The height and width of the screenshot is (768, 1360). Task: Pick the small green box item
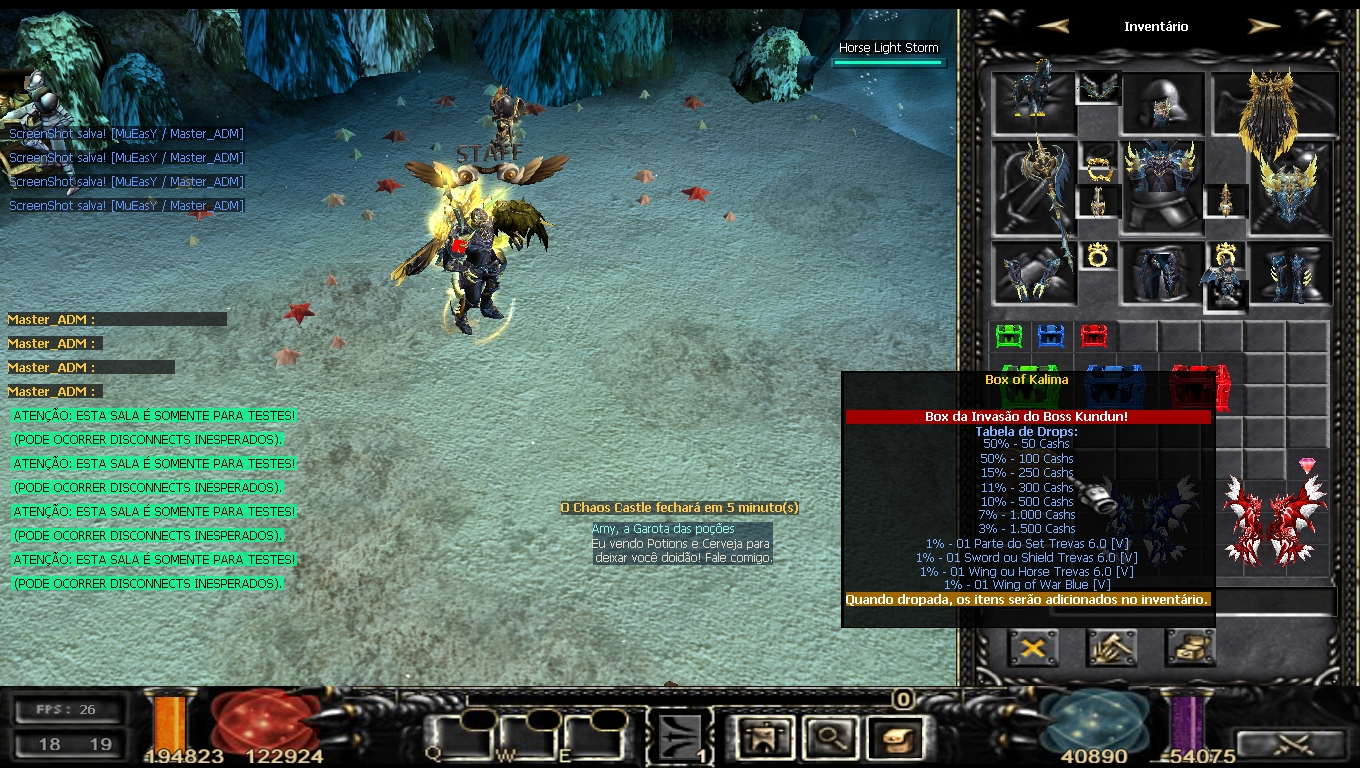(x=1010, y=336)
